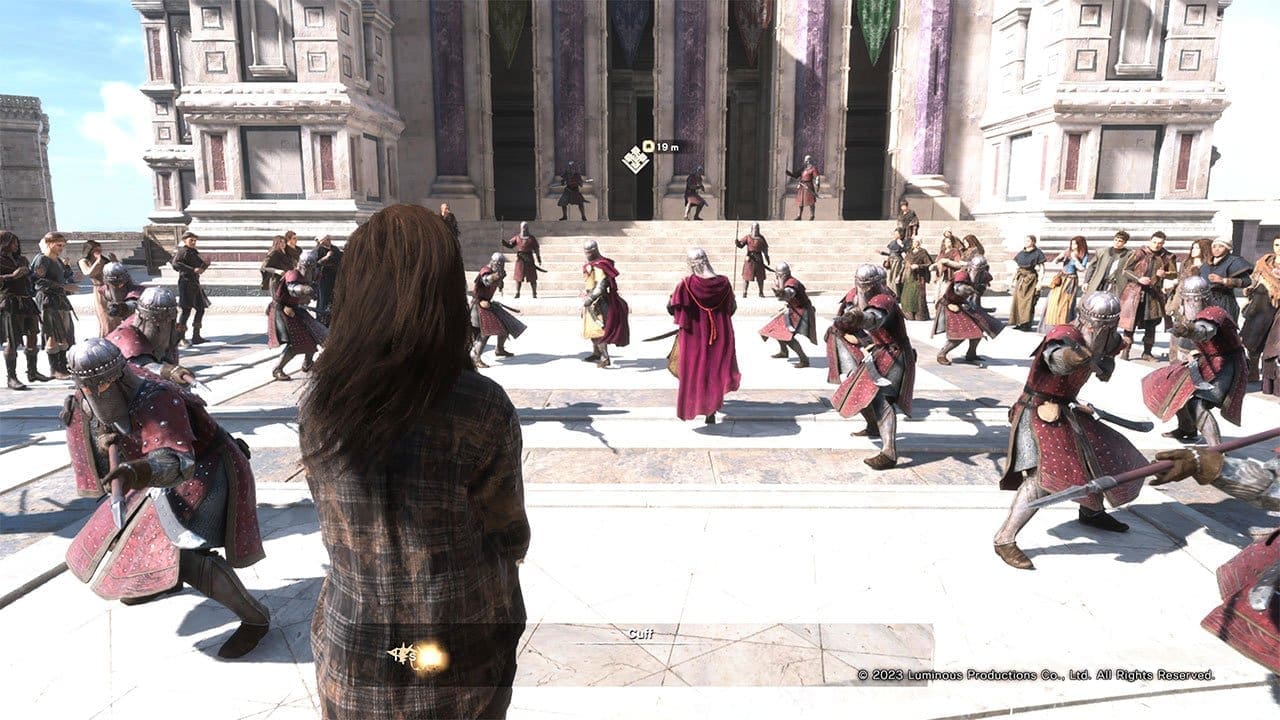Image resolution: width=1280 pixels, height=720 pixels.
Task: Click the speaker name Cuff in the subtitle area
Action: coord(643,632)
